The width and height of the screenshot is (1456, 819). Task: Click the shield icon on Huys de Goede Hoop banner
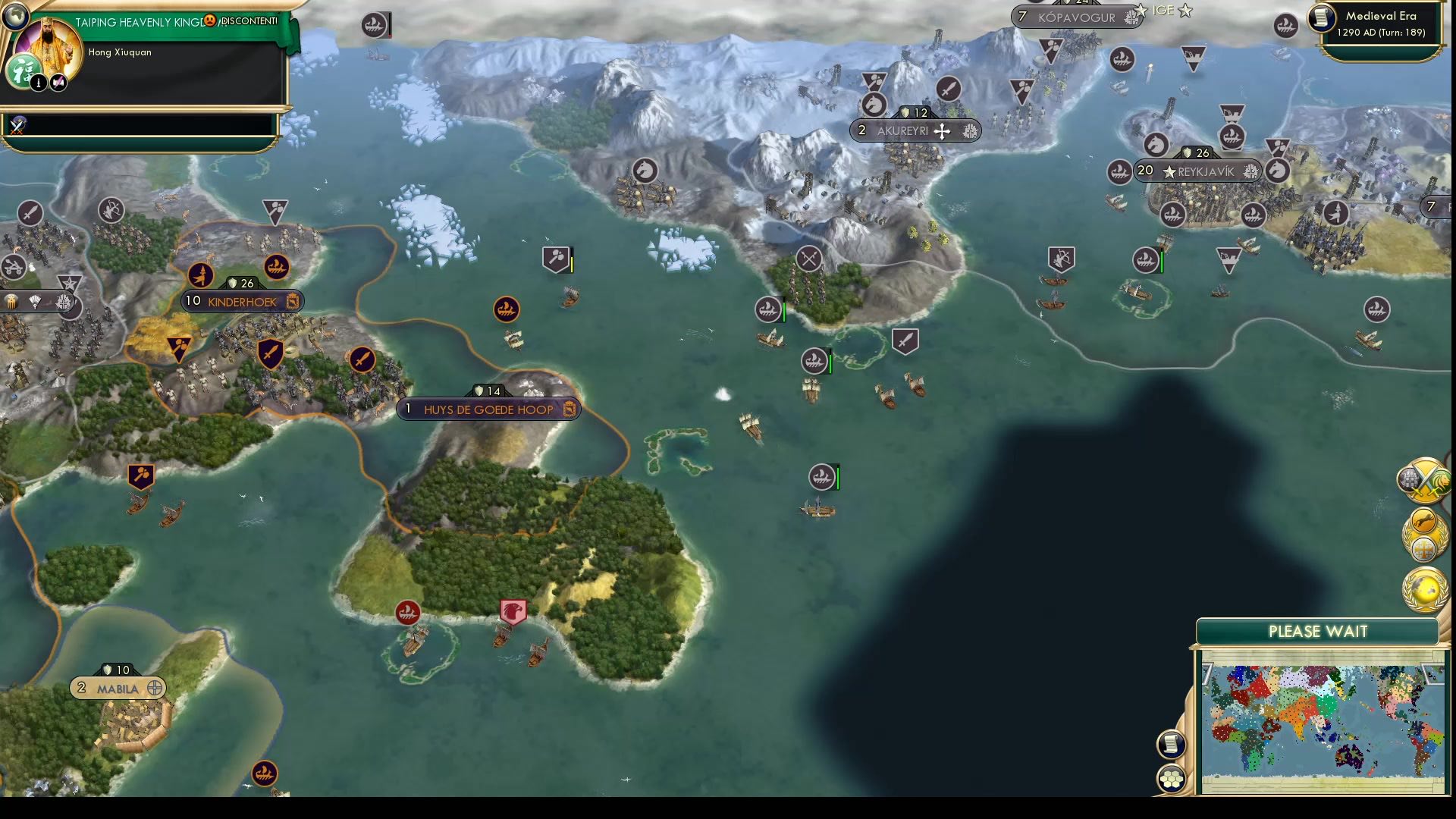[479, 391]
